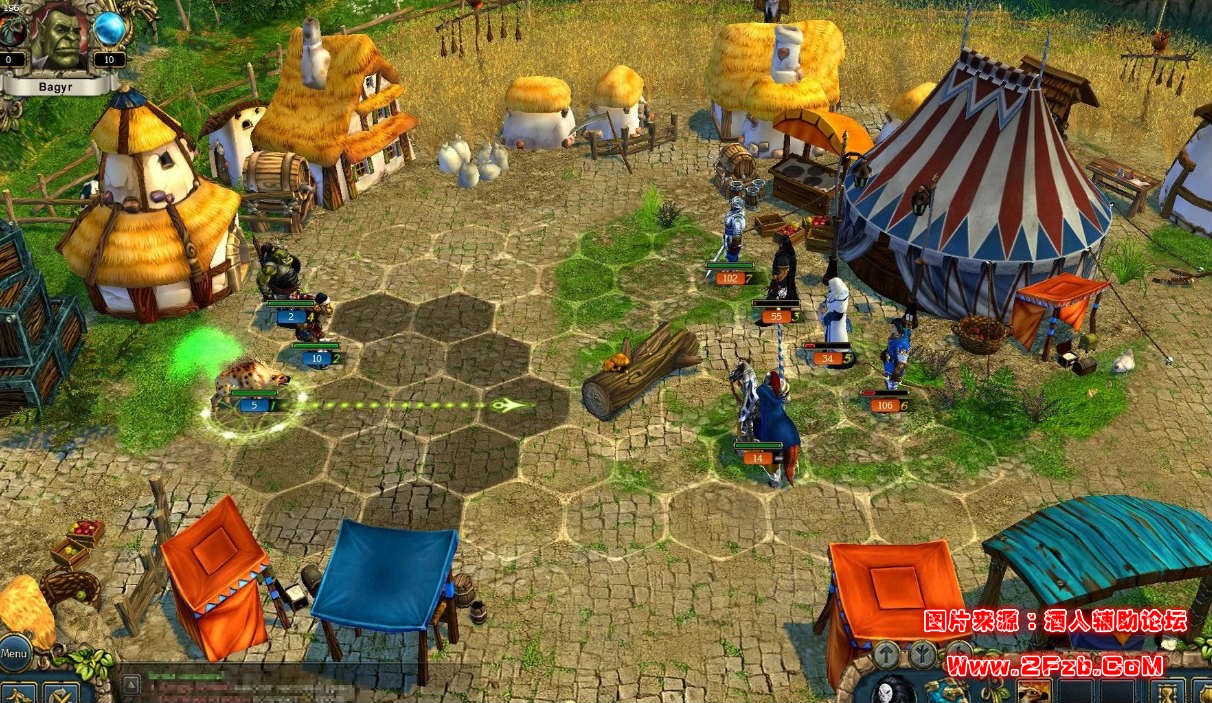Expand the combat log with the arrow button
Screen dimensions: 1212x703
coord(131,684)
